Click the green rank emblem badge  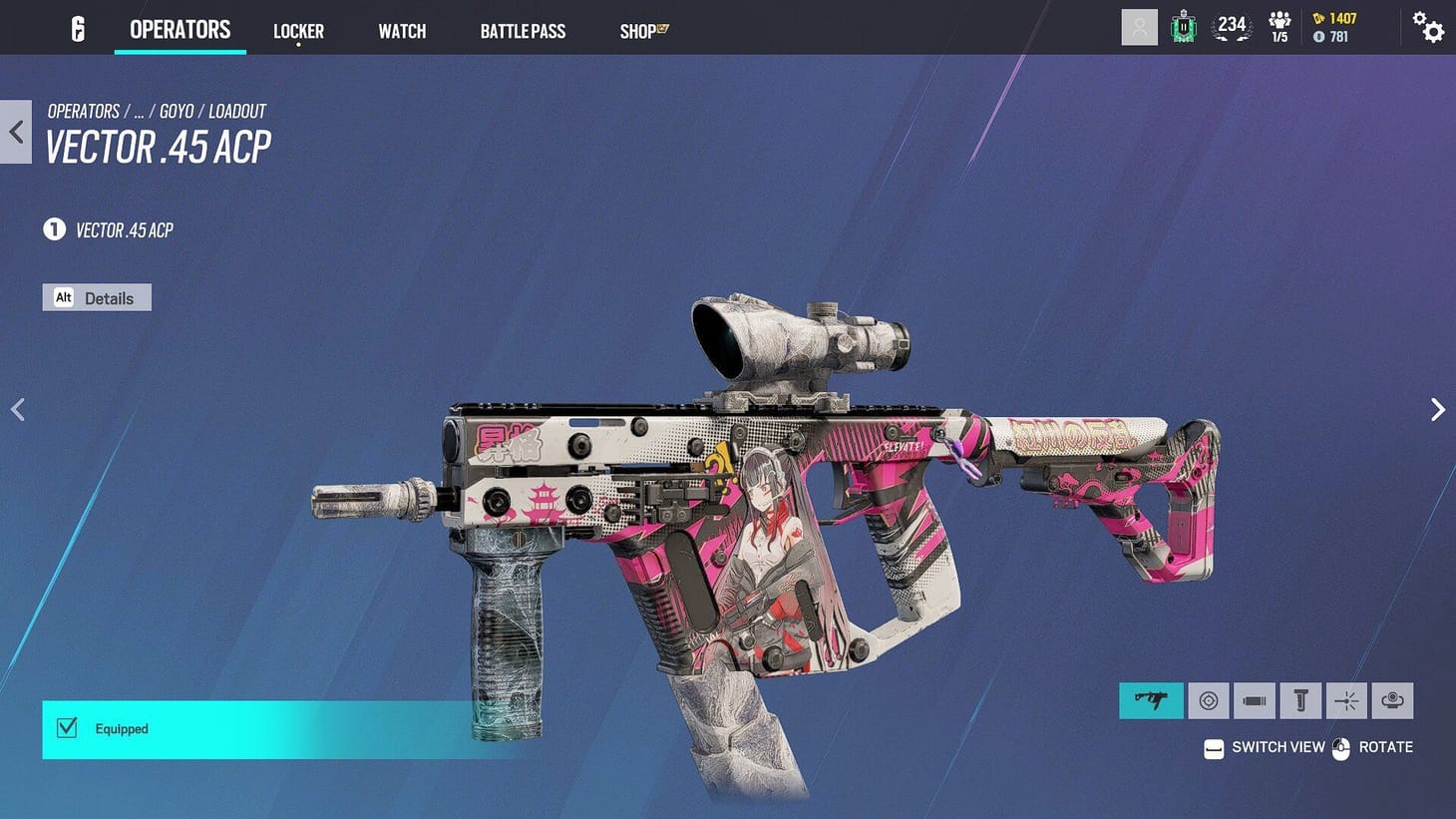(x=1184, y=27)
